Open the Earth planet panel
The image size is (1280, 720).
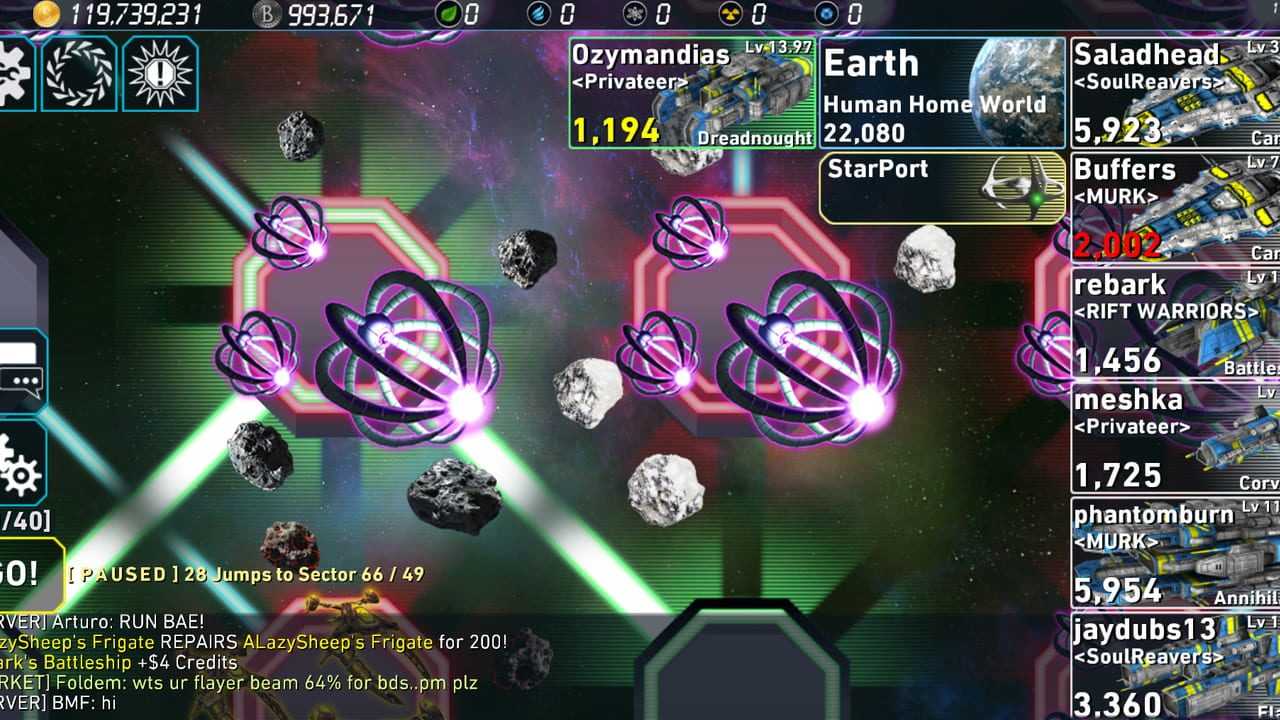coord(942,93)
